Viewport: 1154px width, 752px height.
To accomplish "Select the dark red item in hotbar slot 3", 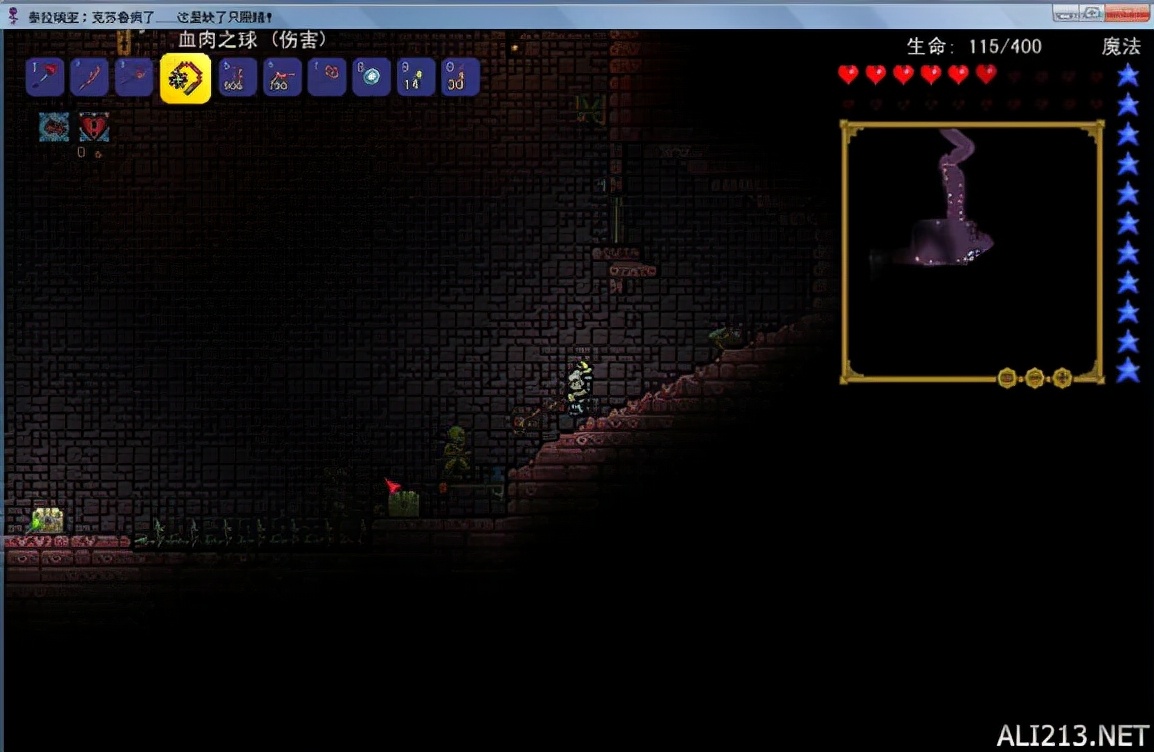I will click(x=134, y=77).
